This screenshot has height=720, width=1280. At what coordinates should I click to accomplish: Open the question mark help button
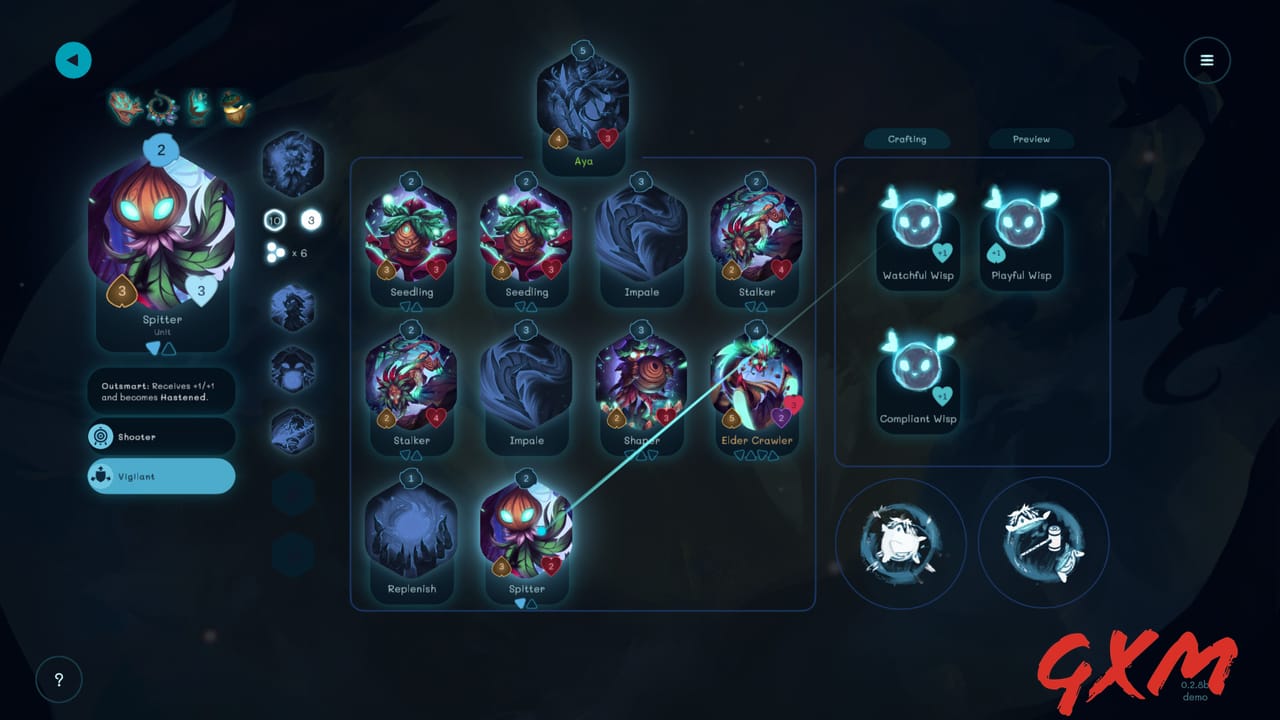tap(59, 680)
